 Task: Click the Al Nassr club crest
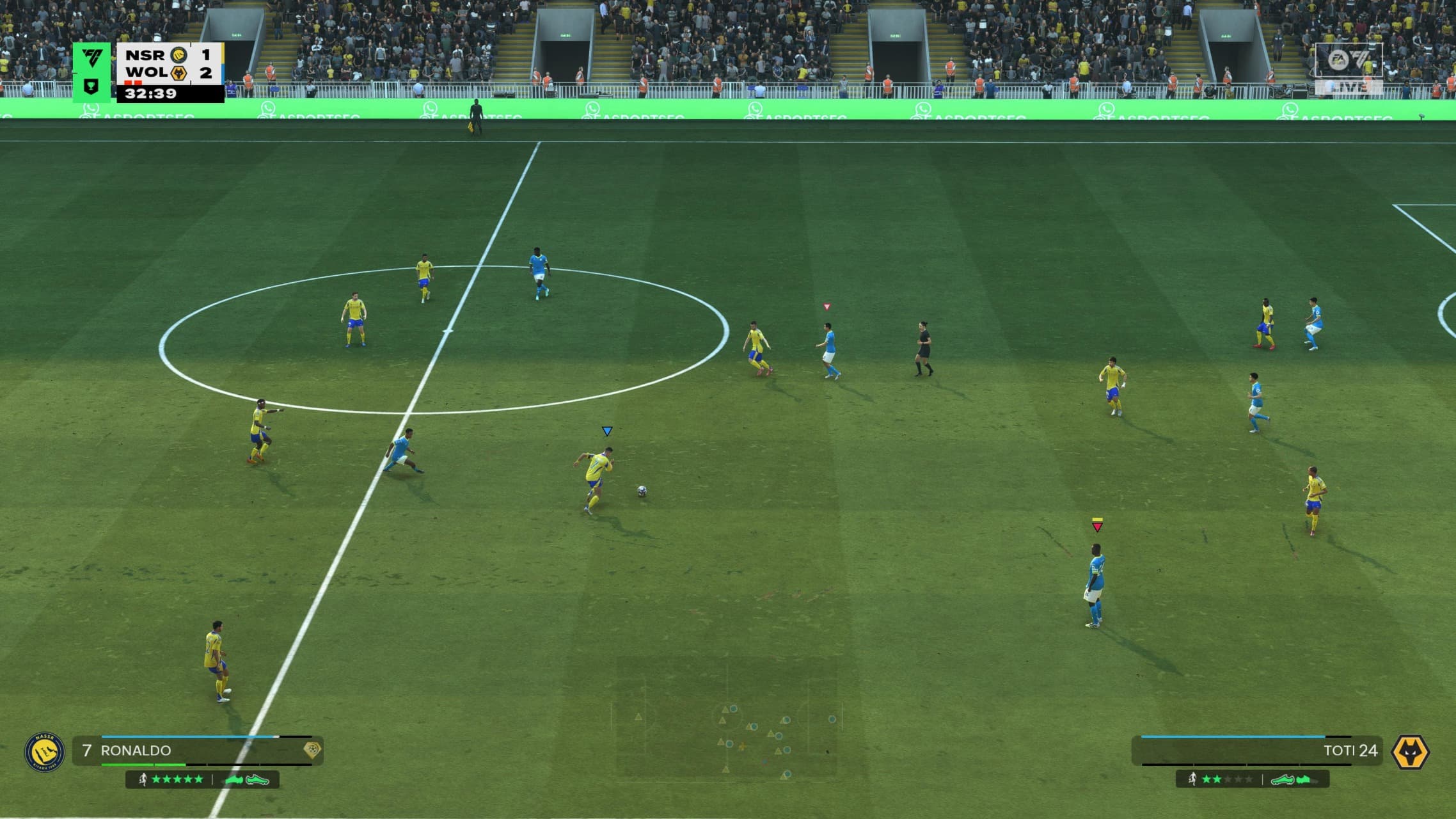coord(44,752)
